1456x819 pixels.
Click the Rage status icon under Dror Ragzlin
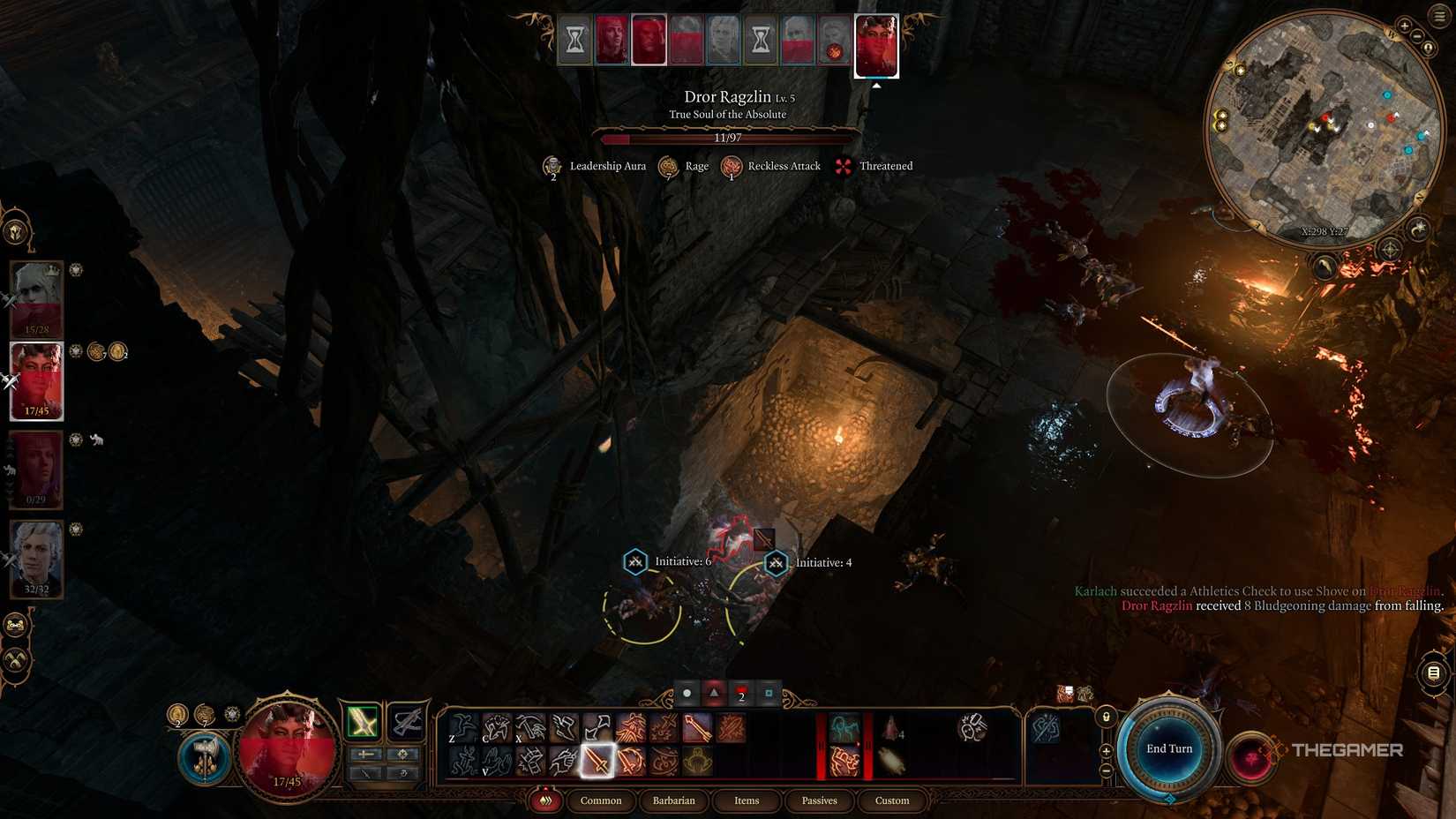click(x=671, y=166)
